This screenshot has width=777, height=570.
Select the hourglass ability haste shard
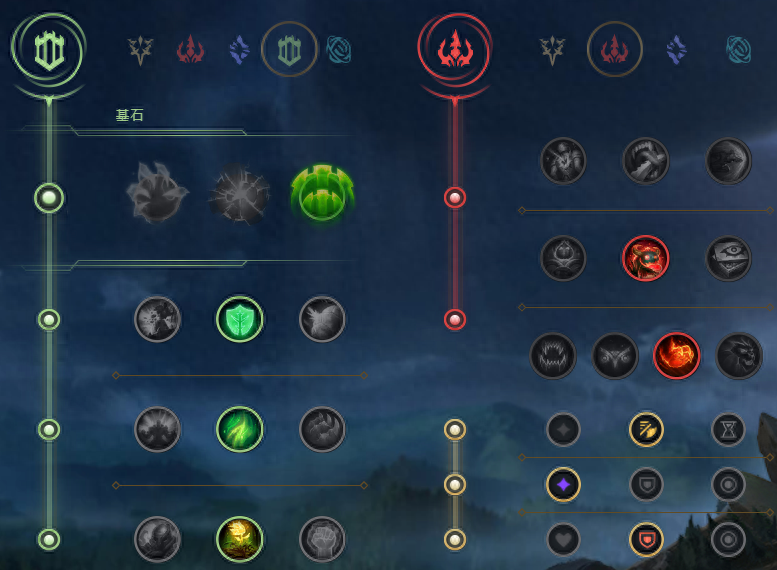click(x=728, y=429)
